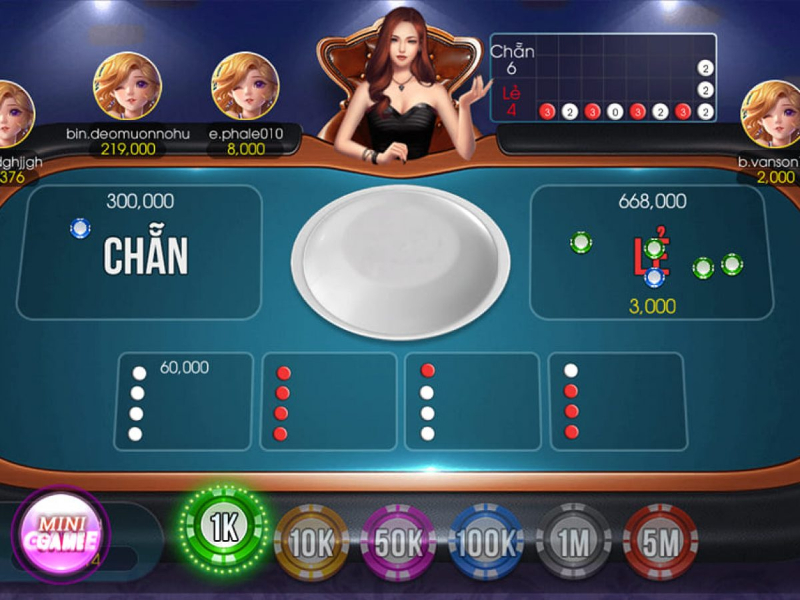Image resolution: width=800 pixels, height=600 pixels.
Task: Select the blue 100K chip
Action: 486,541
